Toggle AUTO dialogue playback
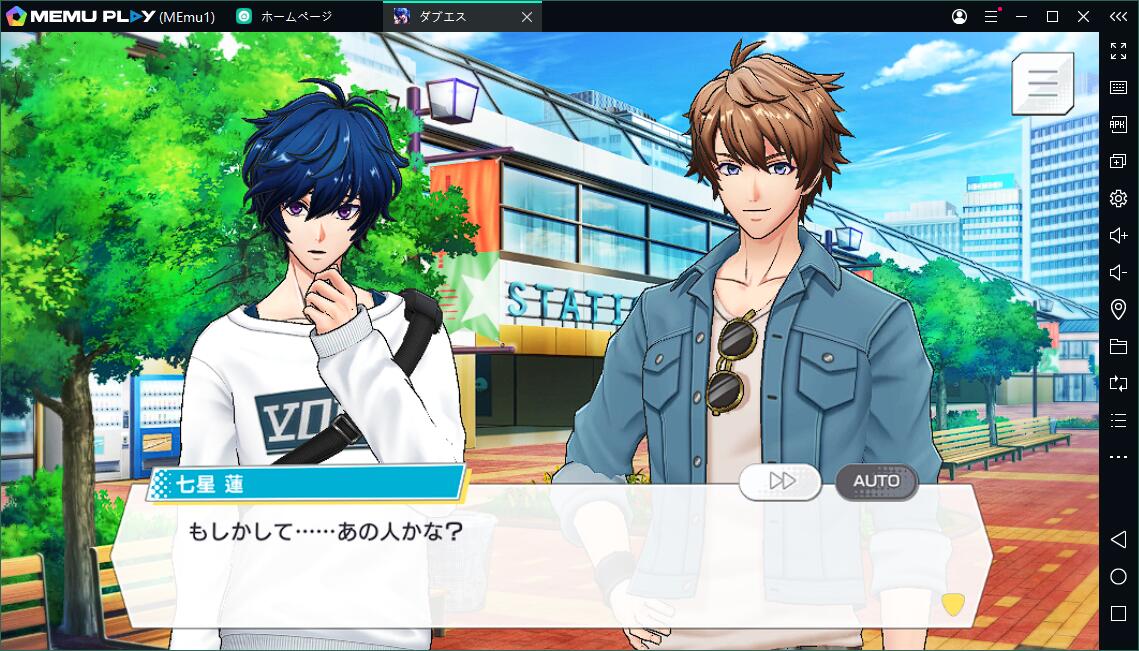Screen dimensions: 1139x651 876,481
